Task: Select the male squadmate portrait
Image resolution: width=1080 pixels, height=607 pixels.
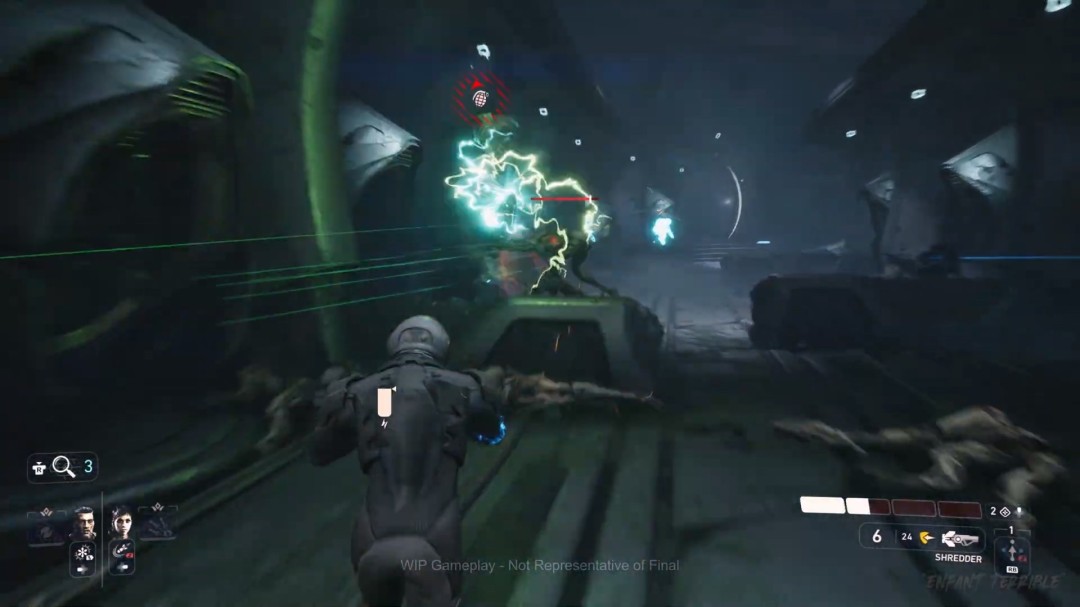Action: (x=84, y=522)
